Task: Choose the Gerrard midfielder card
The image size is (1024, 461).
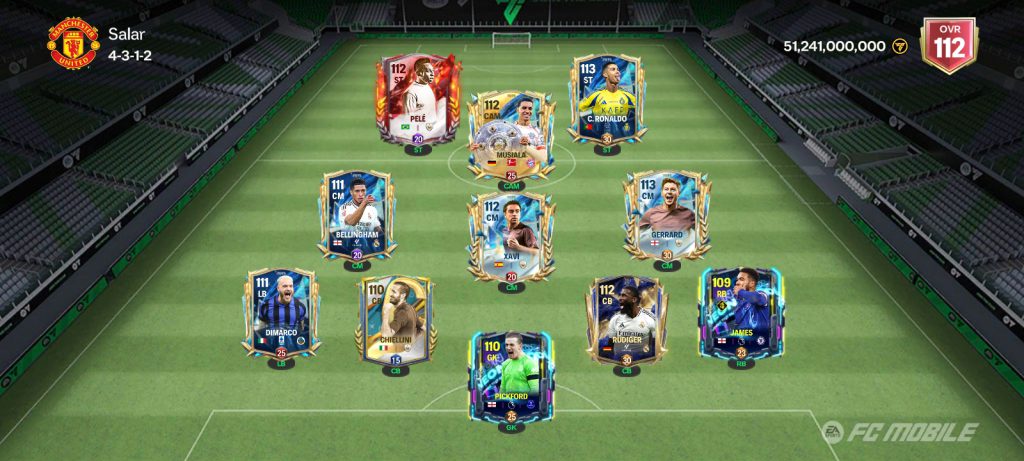Action: (667, 215)
